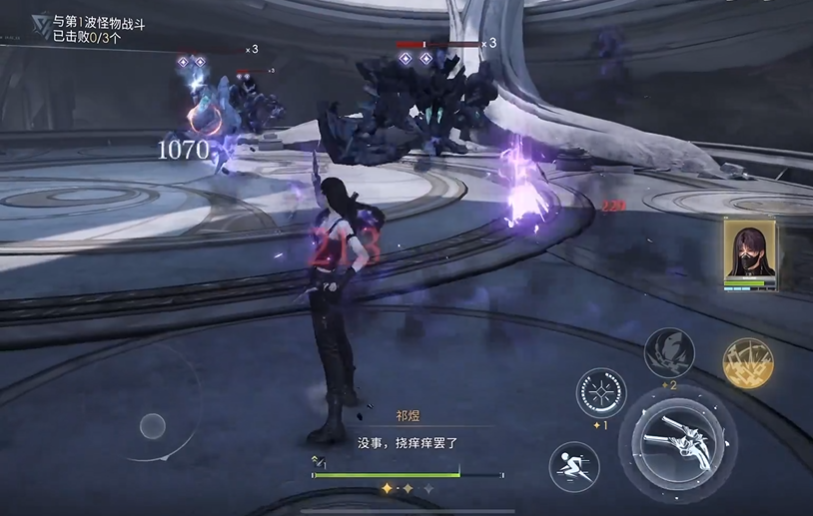Activate the running figure dodge button
This screenshot has width=813, height=516.
tap(574, 466)
